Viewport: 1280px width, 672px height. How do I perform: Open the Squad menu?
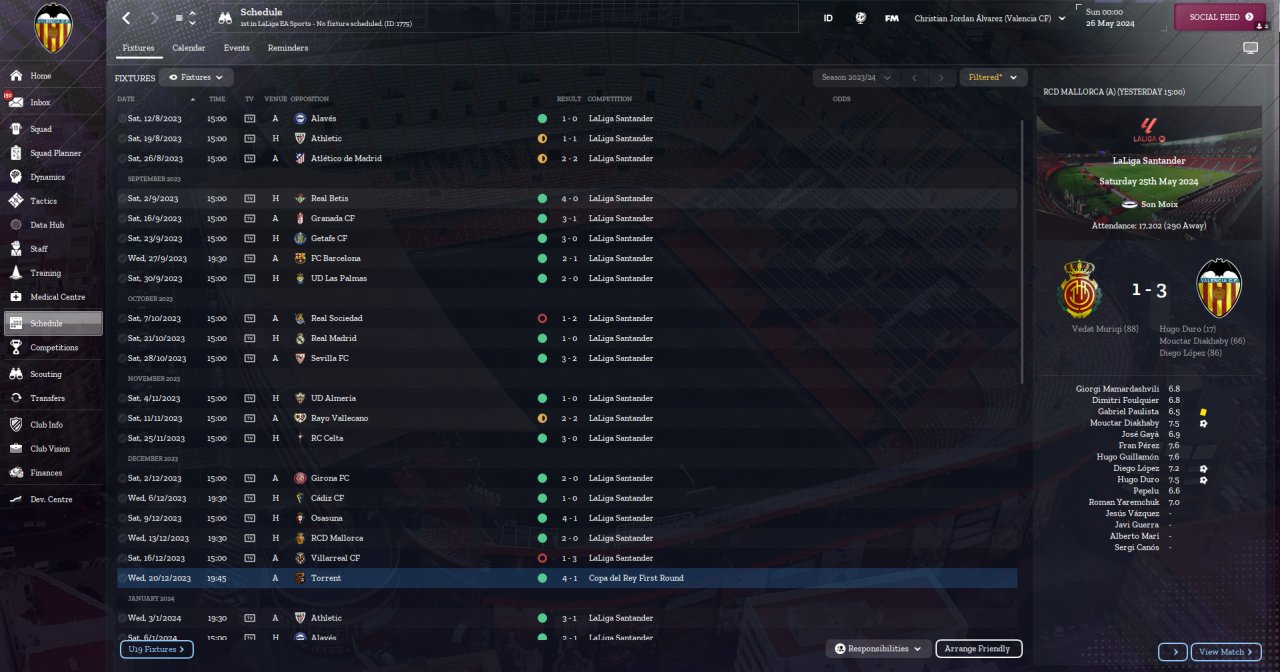pyautogui.click(x=41, y=129)
